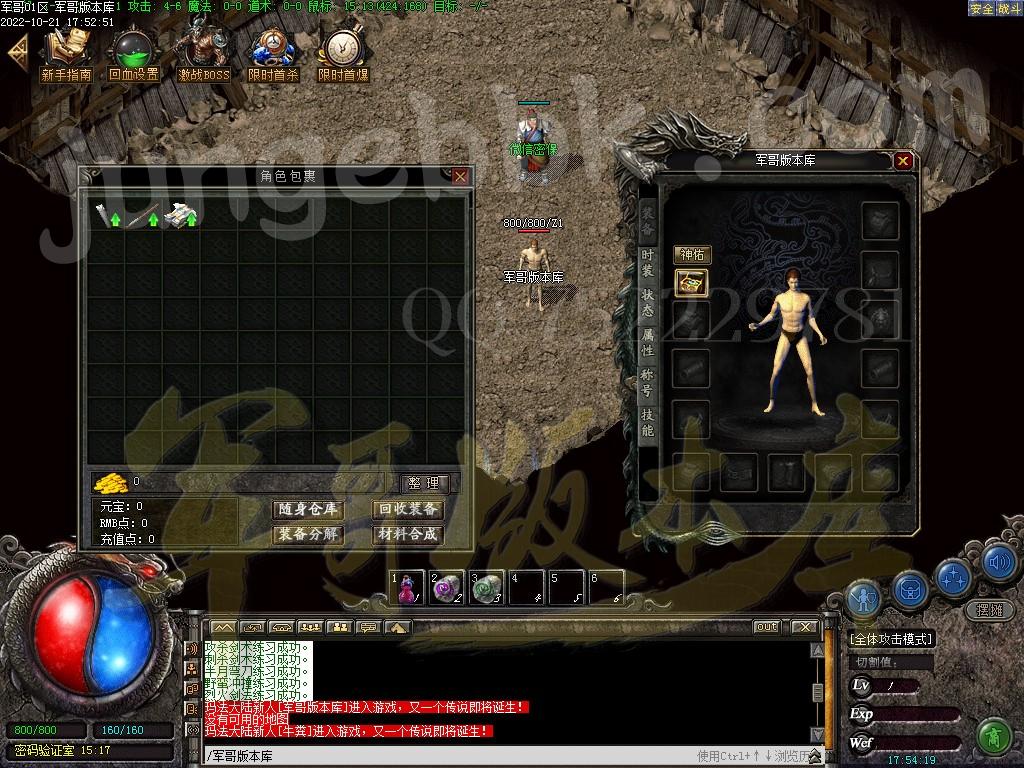Screen dimensions: 1024x768
Task: Click the 回收装备 recycle button
Action: coord(407,510)
